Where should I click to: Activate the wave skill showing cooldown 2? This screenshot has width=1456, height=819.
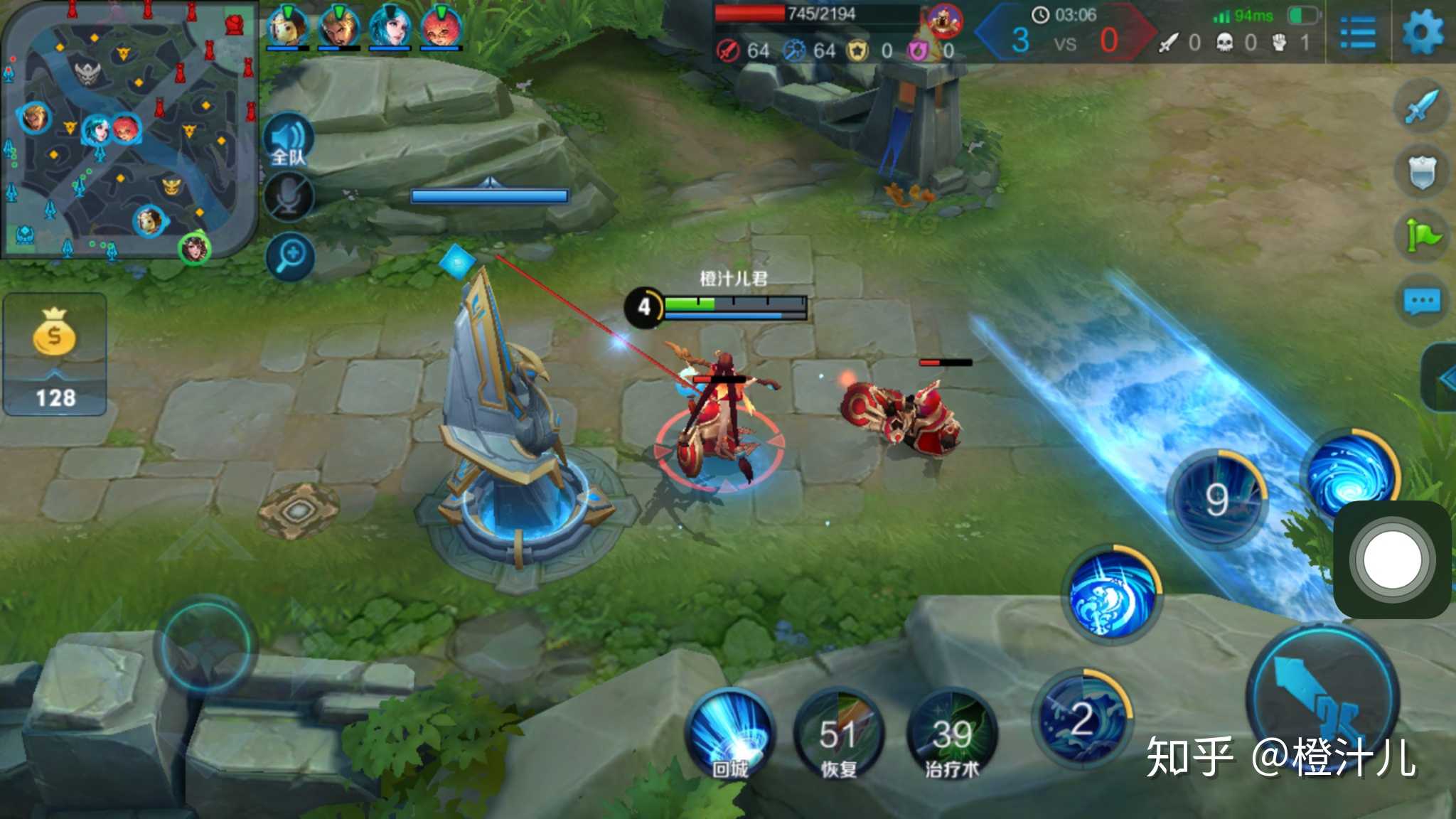pos(1082,718)
